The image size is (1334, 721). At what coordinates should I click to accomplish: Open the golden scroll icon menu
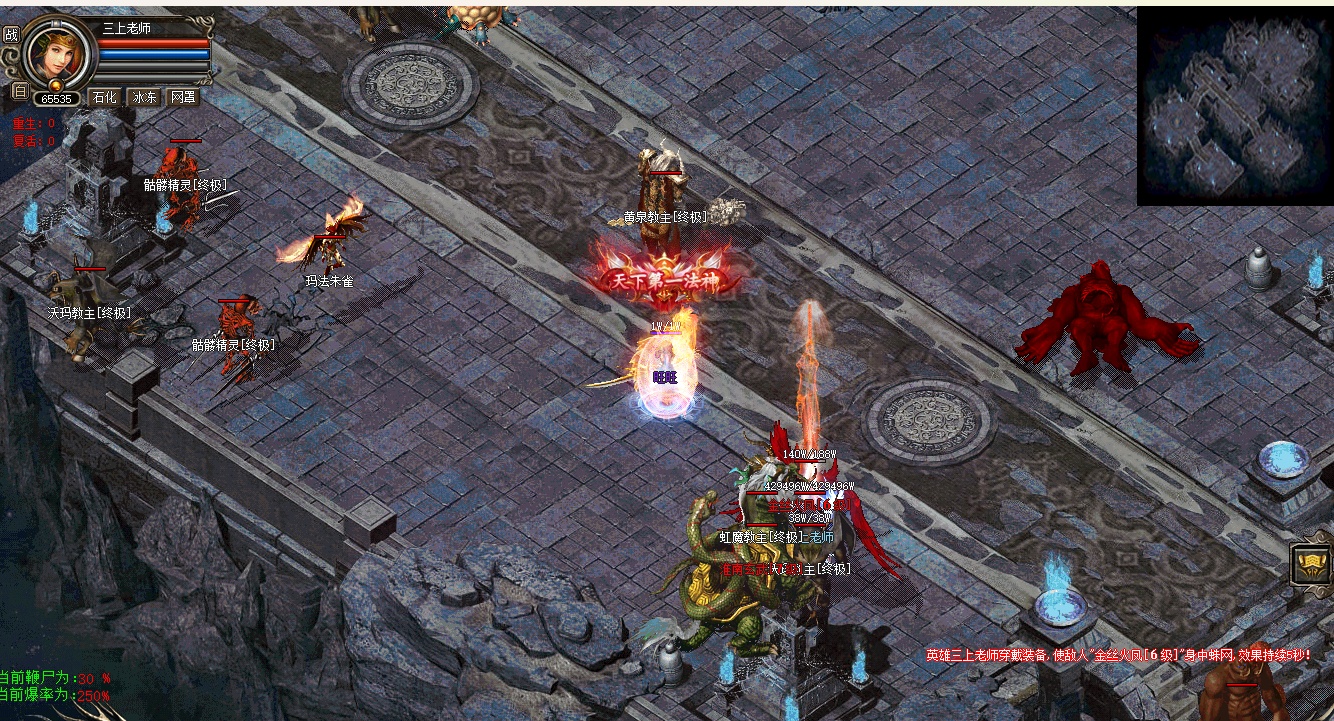(1310, 565)
